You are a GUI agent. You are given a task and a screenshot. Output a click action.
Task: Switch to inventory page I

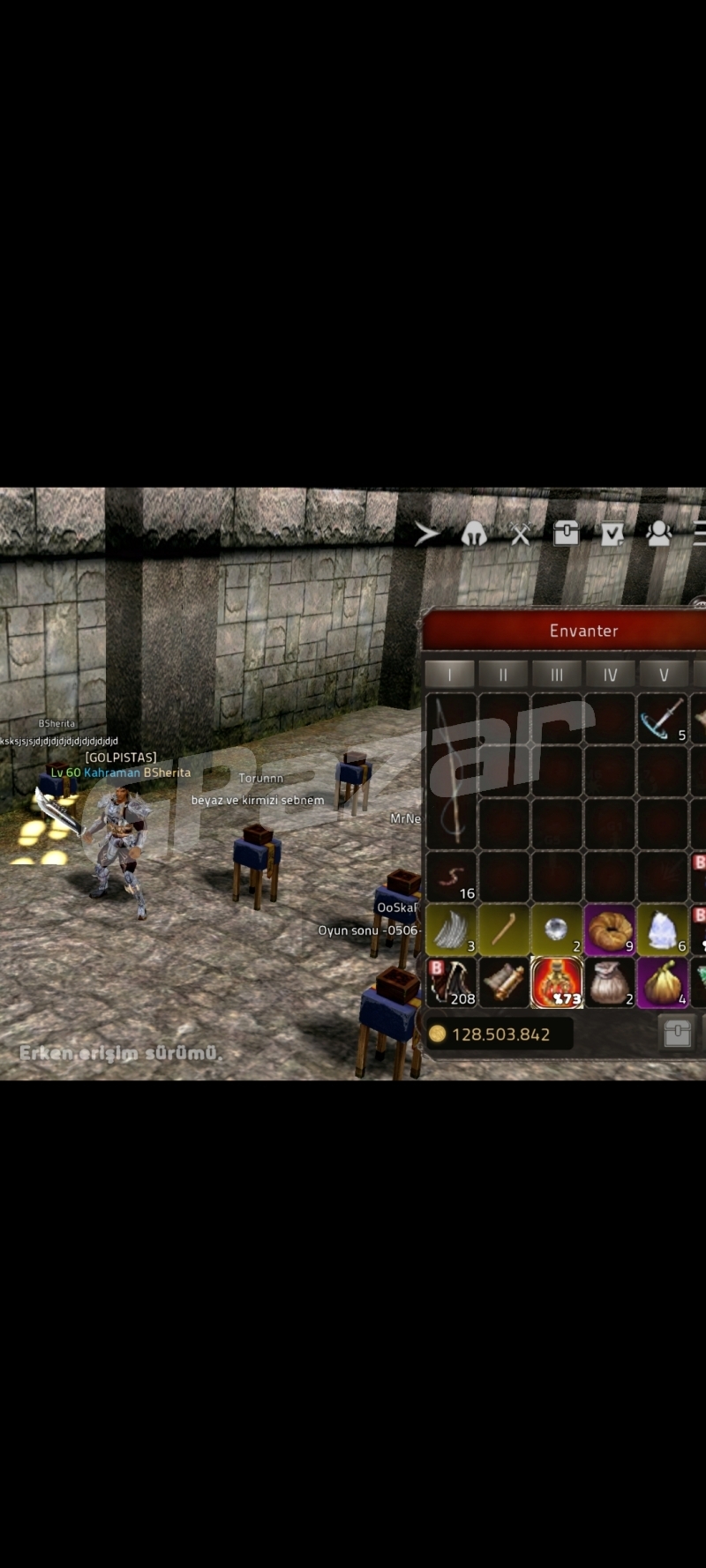point(450,675)
